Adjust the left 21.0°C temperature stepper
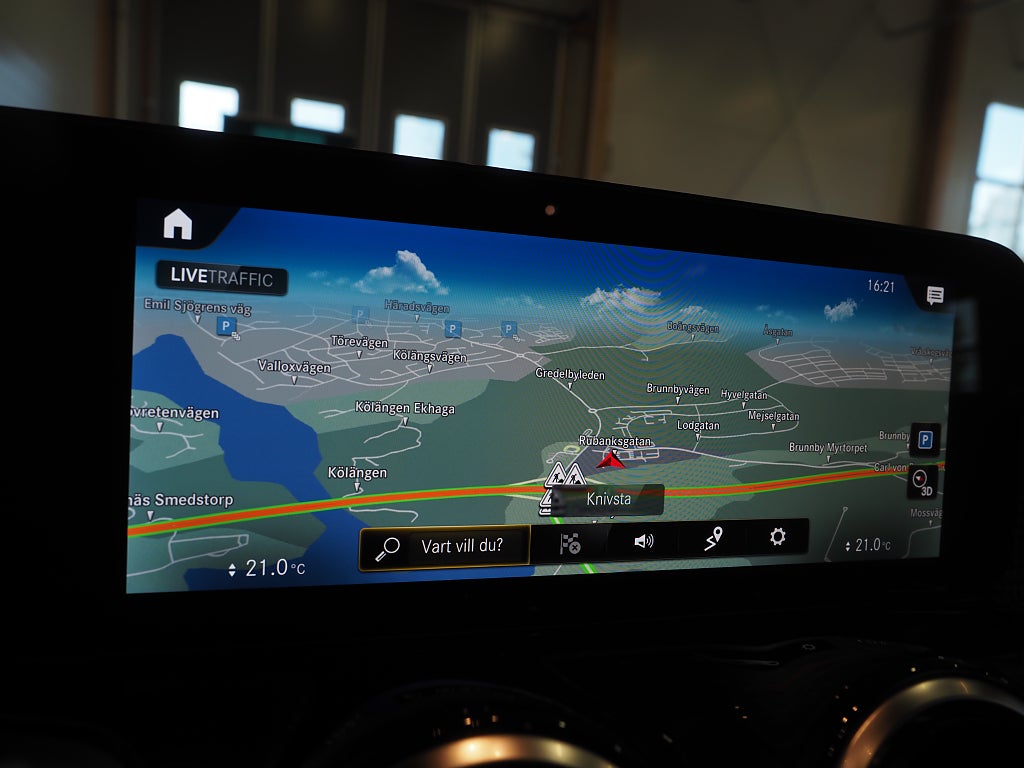This screenshot has width=1024, height=768. (233, 569)
